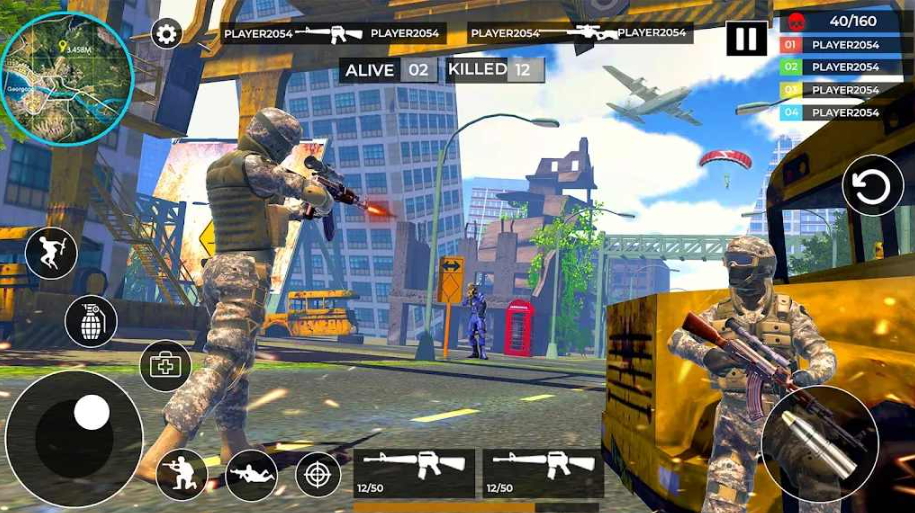This screenshot has width=915, height=513.
Task: Toggle the crosshair aim button
Action: (x=319, y=474)
